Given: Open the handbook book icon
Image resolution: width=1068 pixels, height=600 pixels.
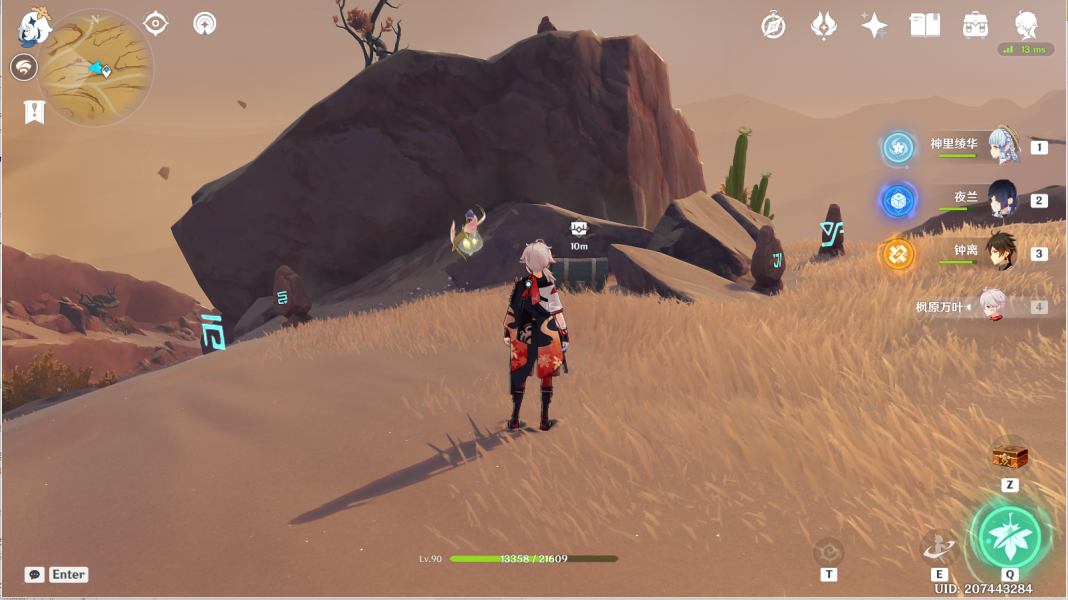Looking at the screenshot, I should (x=924, y=26).
